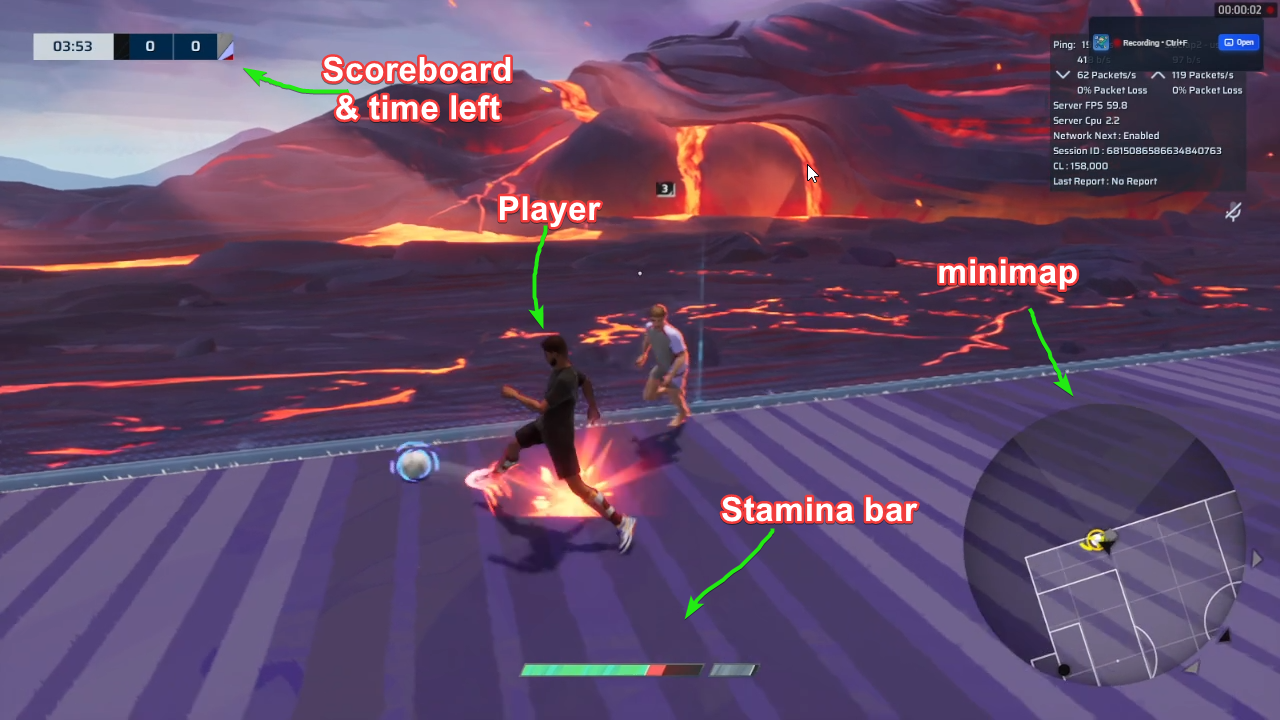
Task: Select the match timer 03:53 on scoreboard
Action: (72, 46)
